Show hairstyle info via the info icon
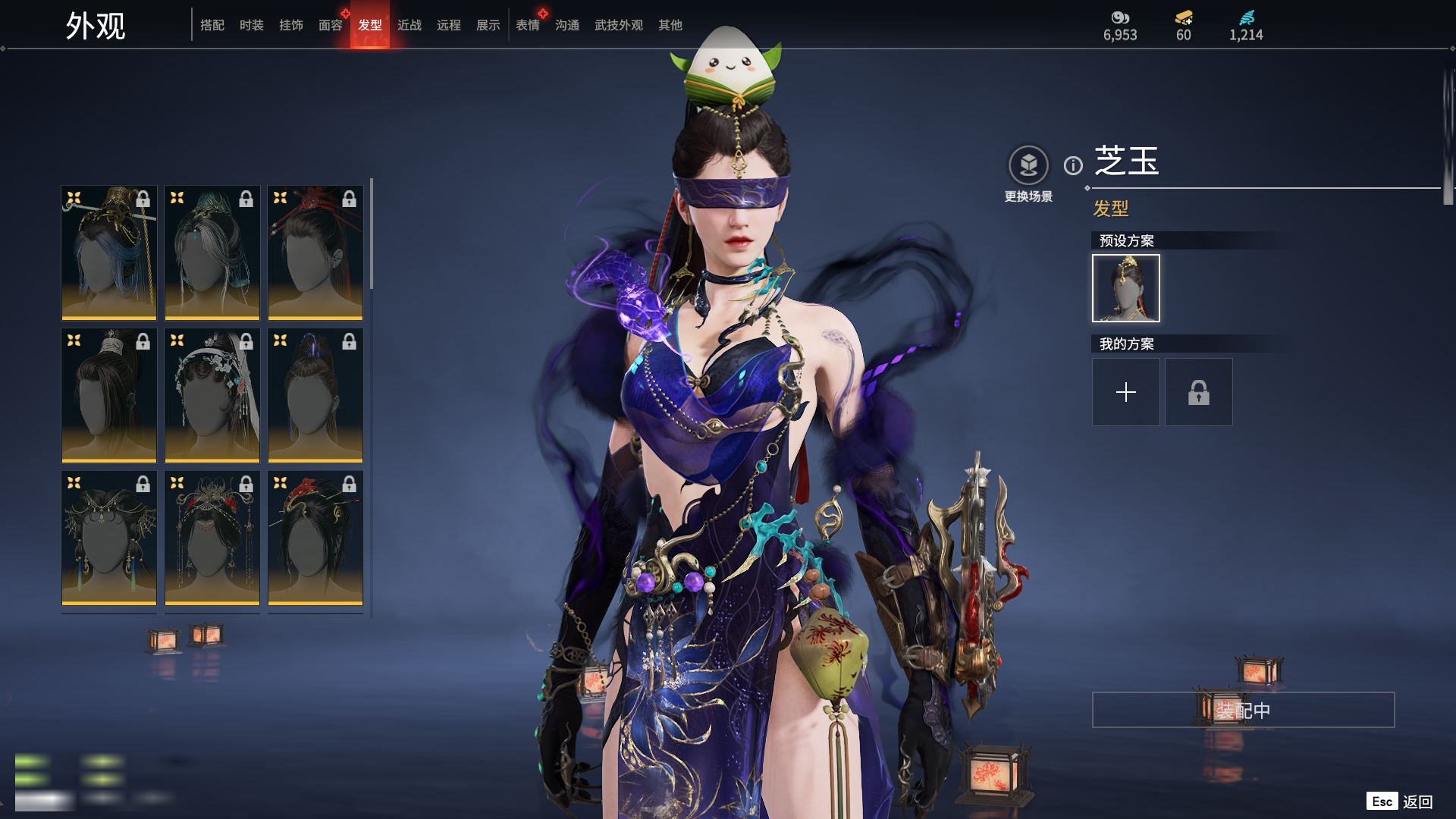 pyautogui.click(x=1073, y=165)
